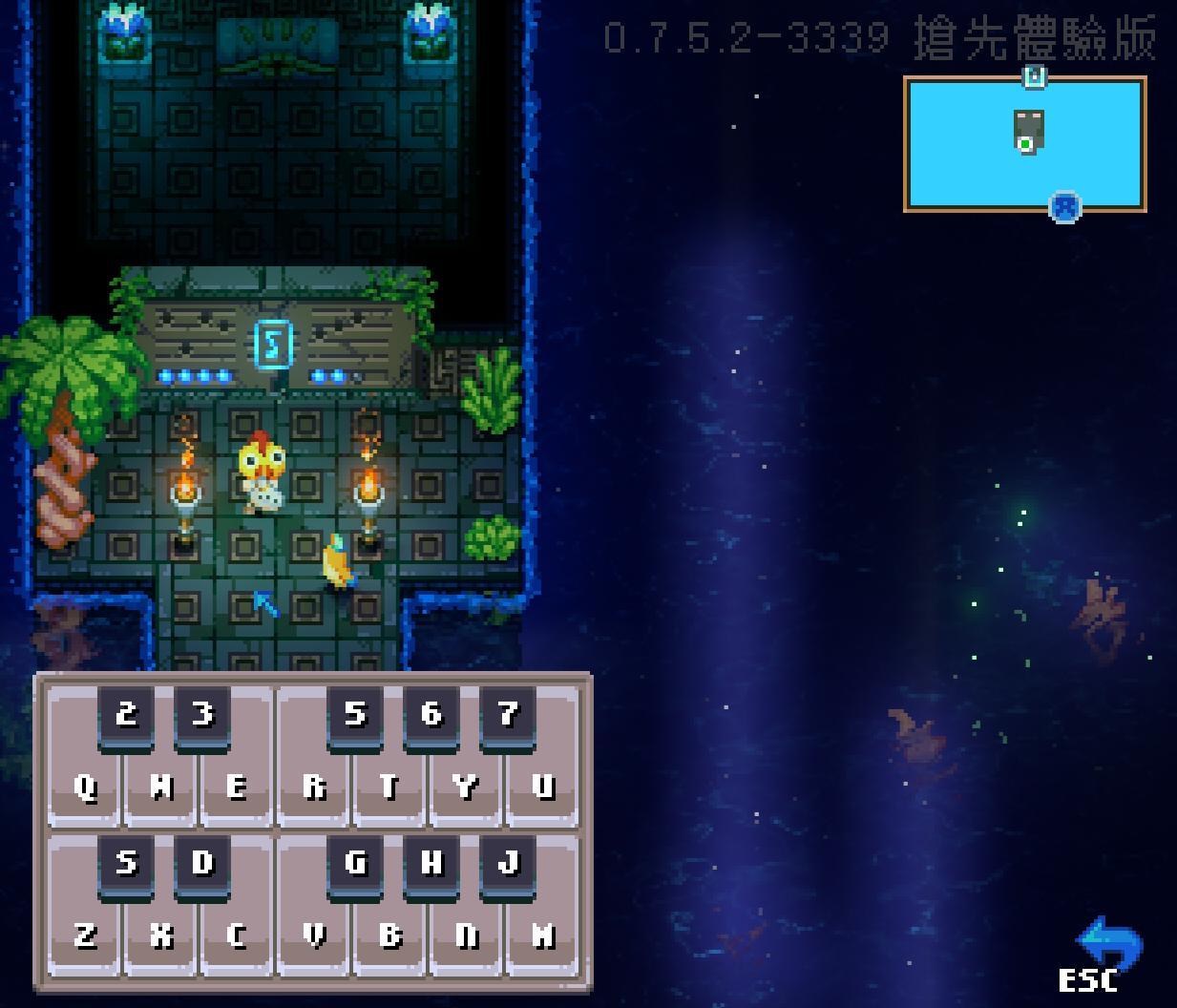The image size is (1177, 1008).
Task: Play the white piano key labeled Q
Action: coord(85,788)
